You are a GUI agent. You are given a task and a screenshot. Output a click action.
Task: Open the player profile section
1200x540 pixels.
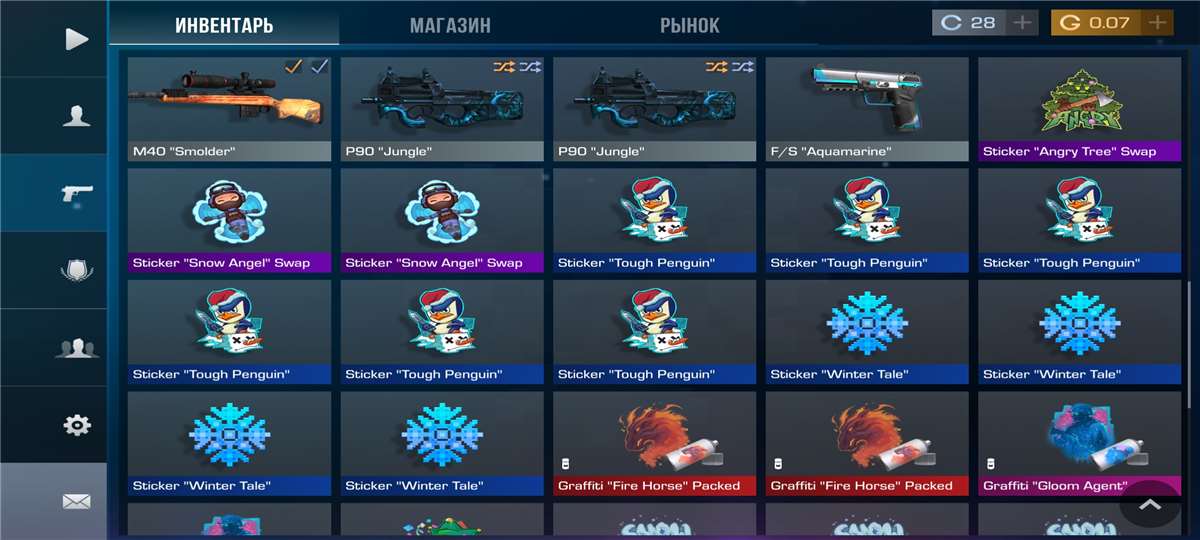(76, 116)
